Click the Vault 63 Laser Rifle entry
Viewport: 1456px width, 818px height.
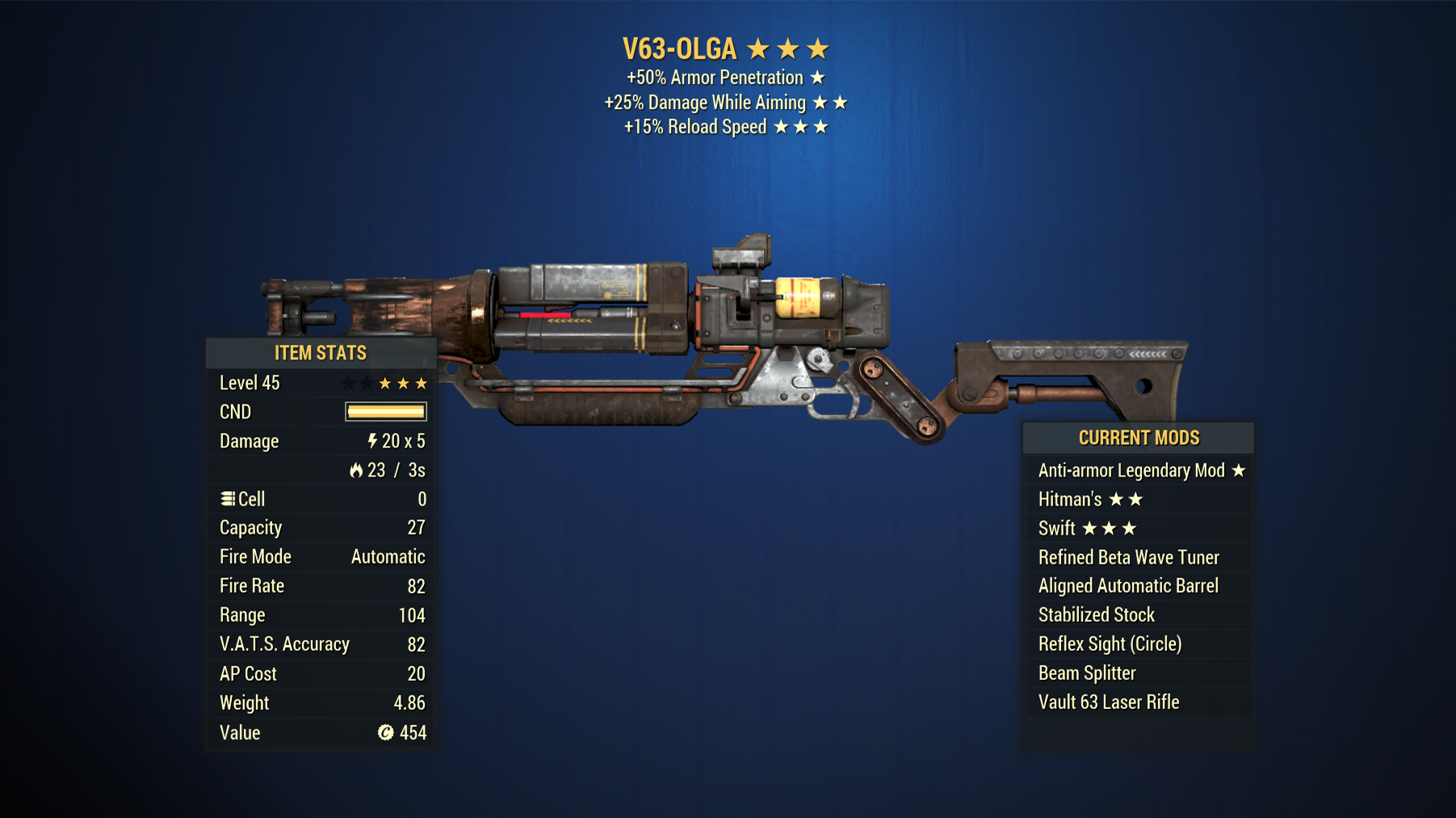[1108, 702]
